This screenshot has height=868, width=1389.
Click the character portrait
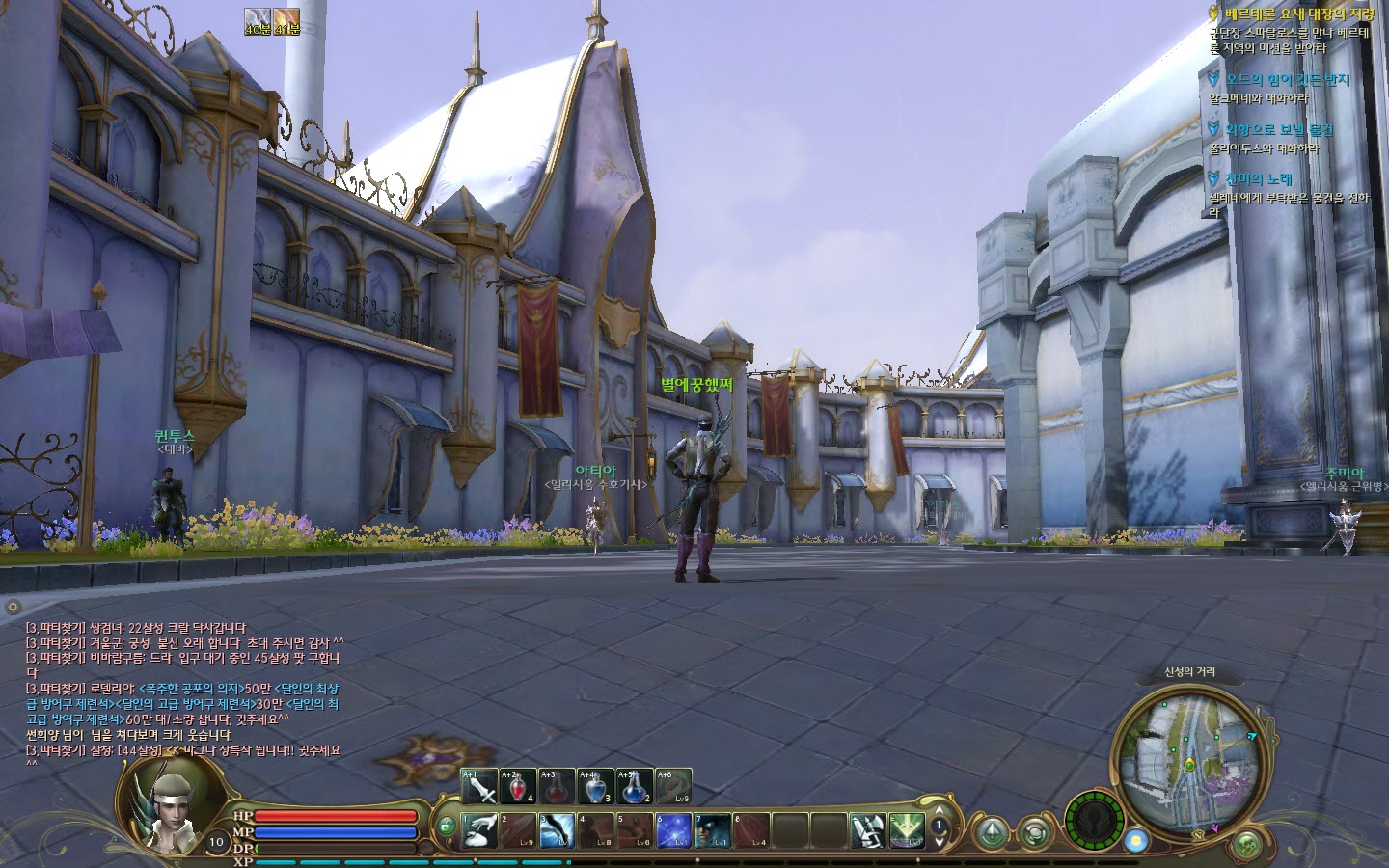170,803
